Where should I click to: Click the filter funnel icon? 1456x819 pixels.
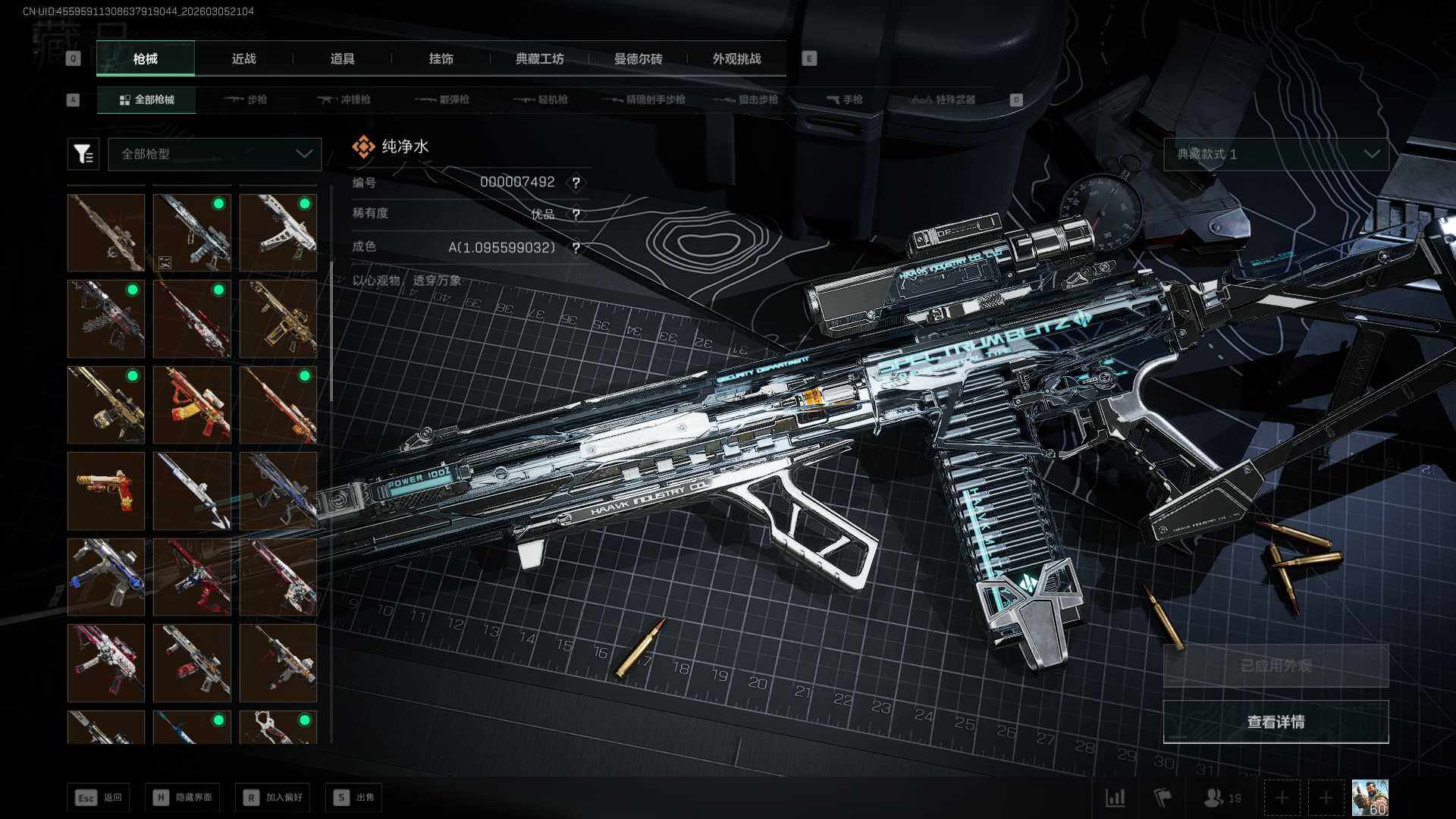click(83, 154)
